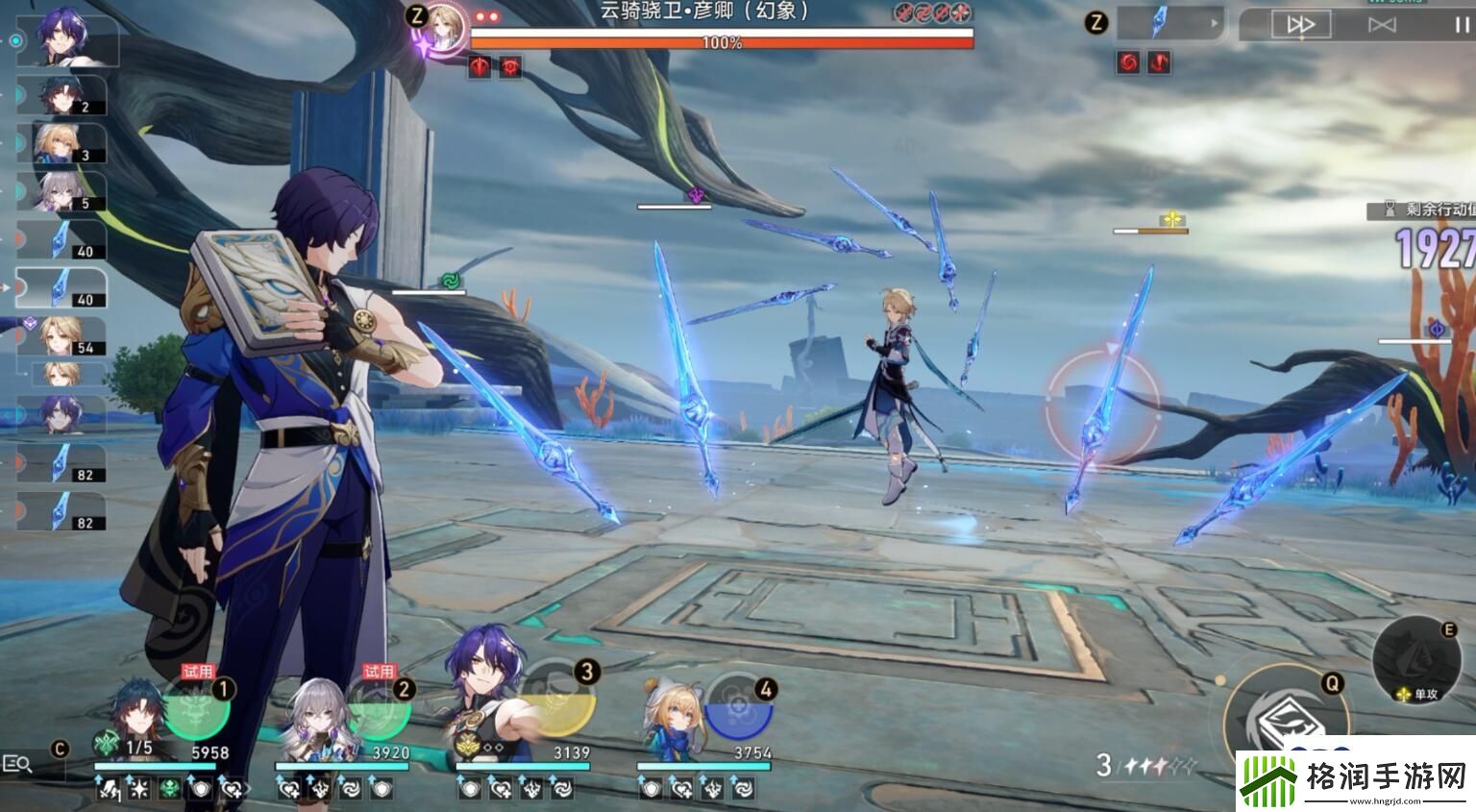The height and width of the screenshot is (812, 1476).
Task: Expand the sword enemy detail panel arrow
Action: pos(1215,23)
